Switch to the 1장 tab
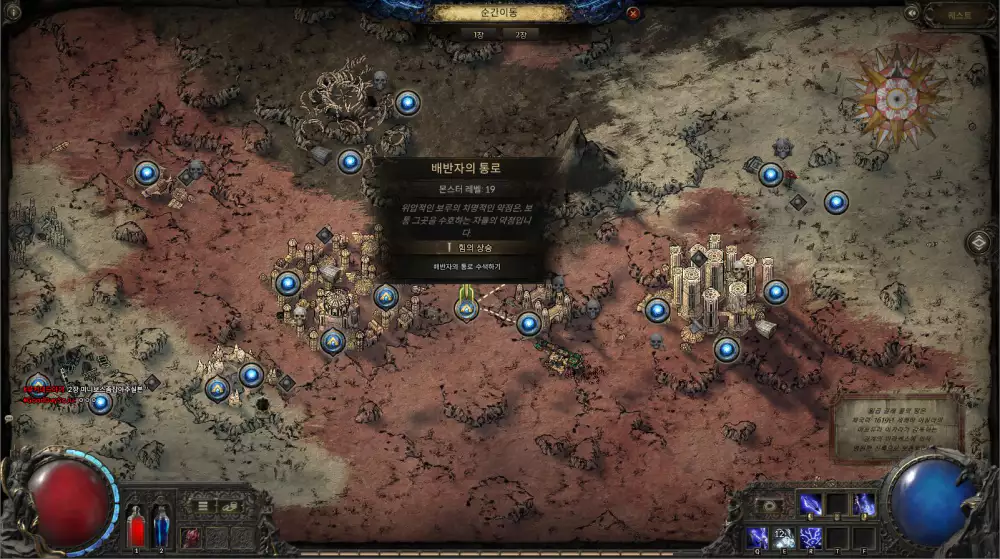Image resolution: width=1000 pixels, height=559 pixels. point(480,33)
